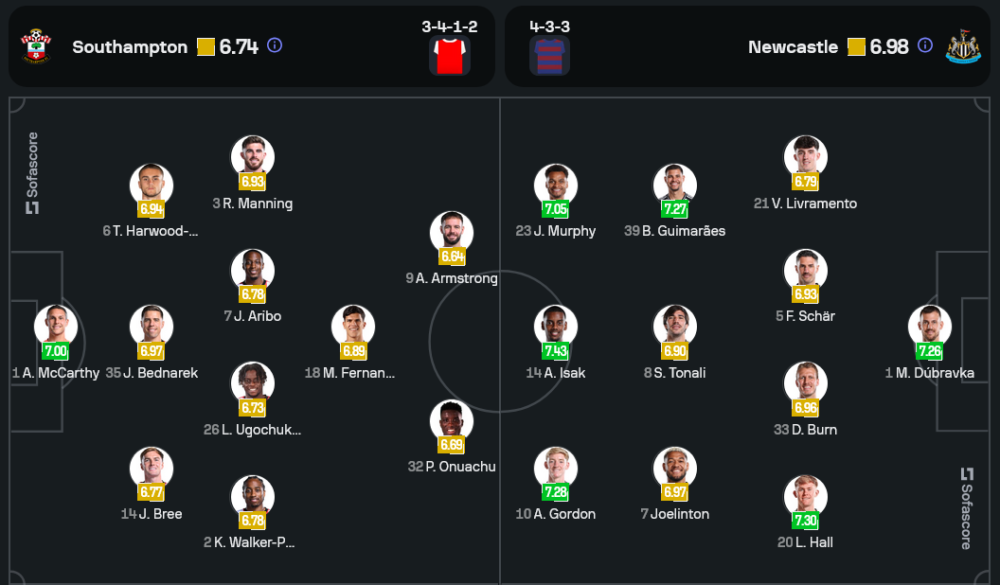Show info about Southampton's 6.74 rating

275,46
